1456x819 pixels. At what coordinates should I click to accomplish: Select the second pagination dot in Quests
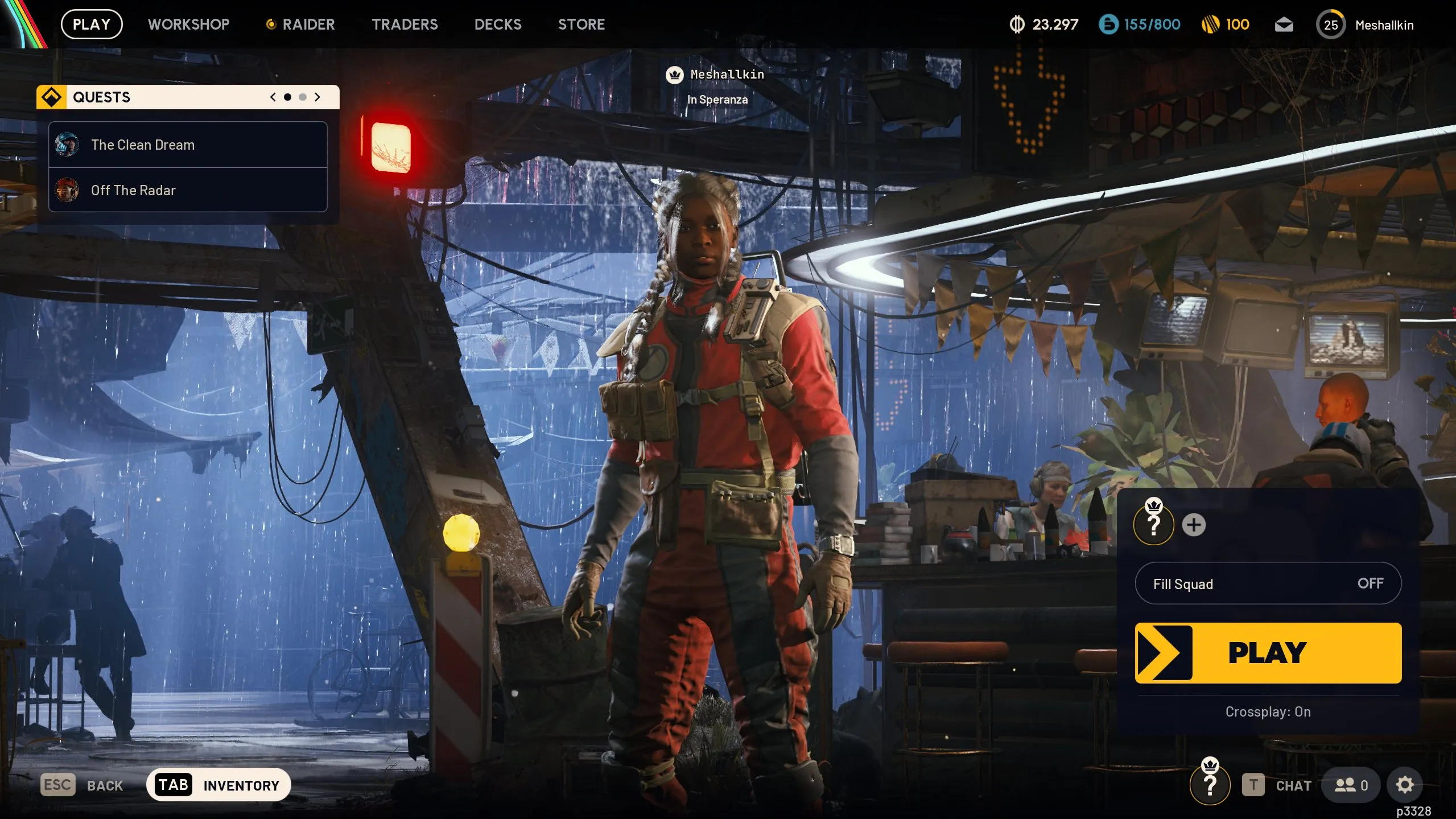[x=302, y=97]
